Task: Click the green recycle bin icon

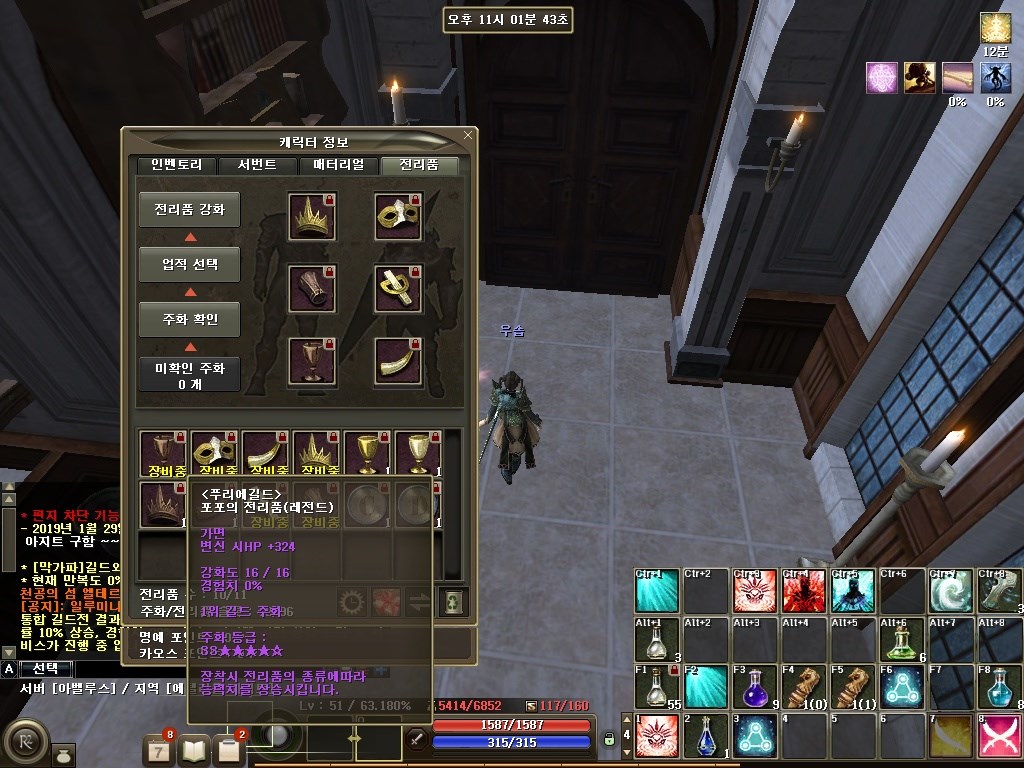Action: (453, 601)
